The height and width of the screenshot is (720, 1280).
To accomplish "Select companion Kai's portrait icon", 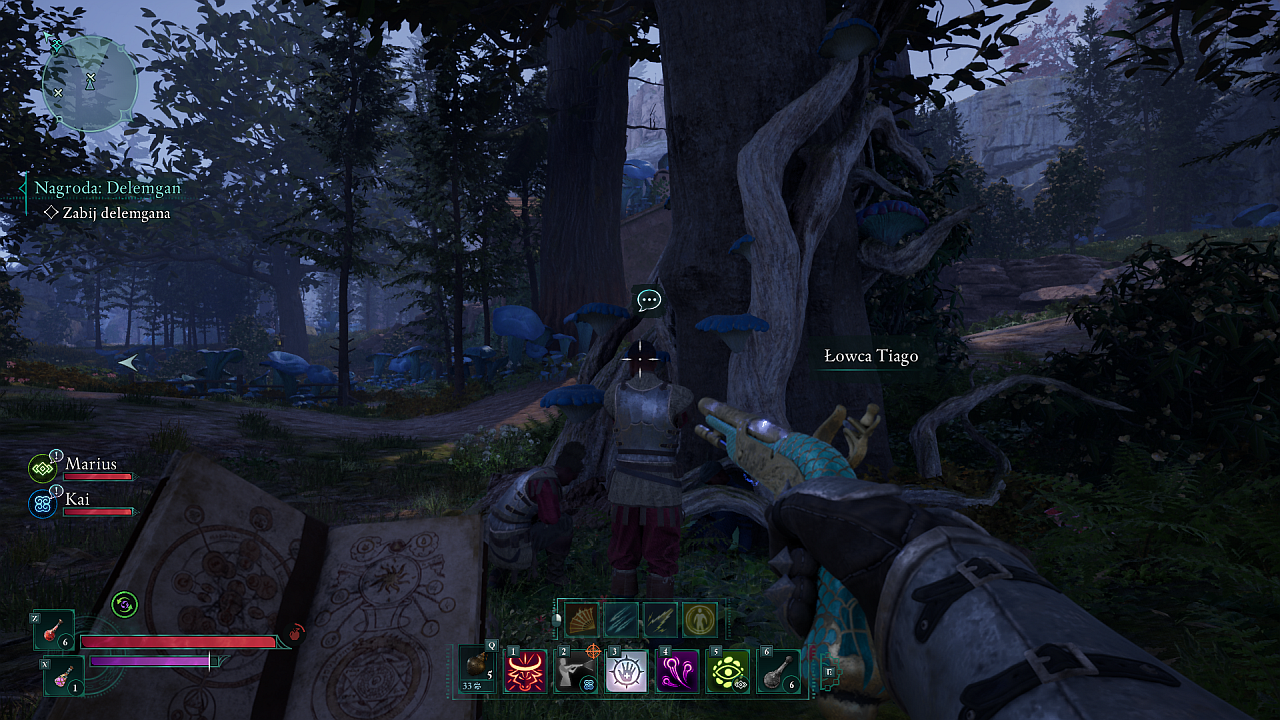I will pos(43,502).
